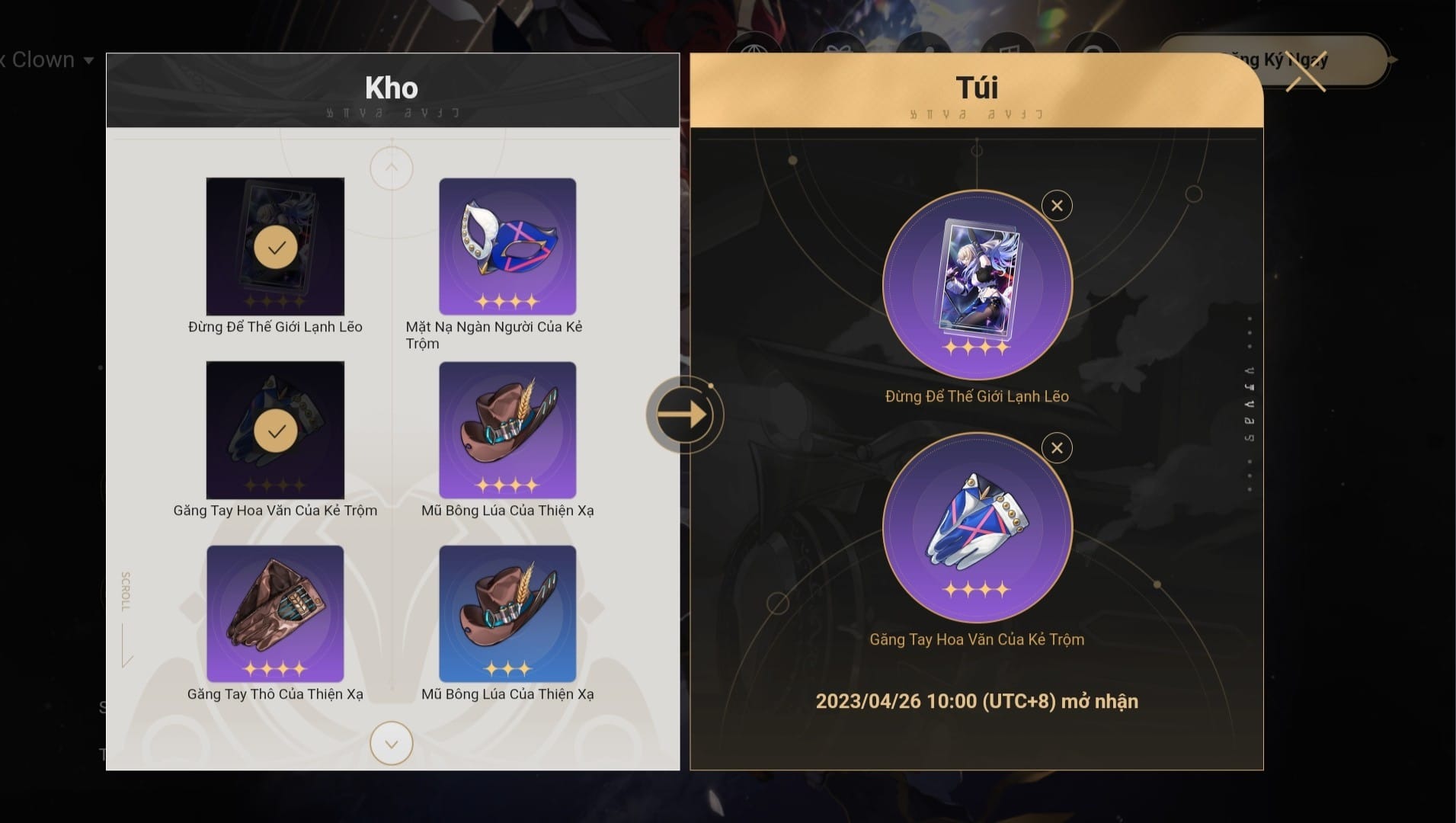
Task: Select Mặt Nạ Ngàn Người Của Kẻ Trộm mask
Action: [x=507, y=247]
